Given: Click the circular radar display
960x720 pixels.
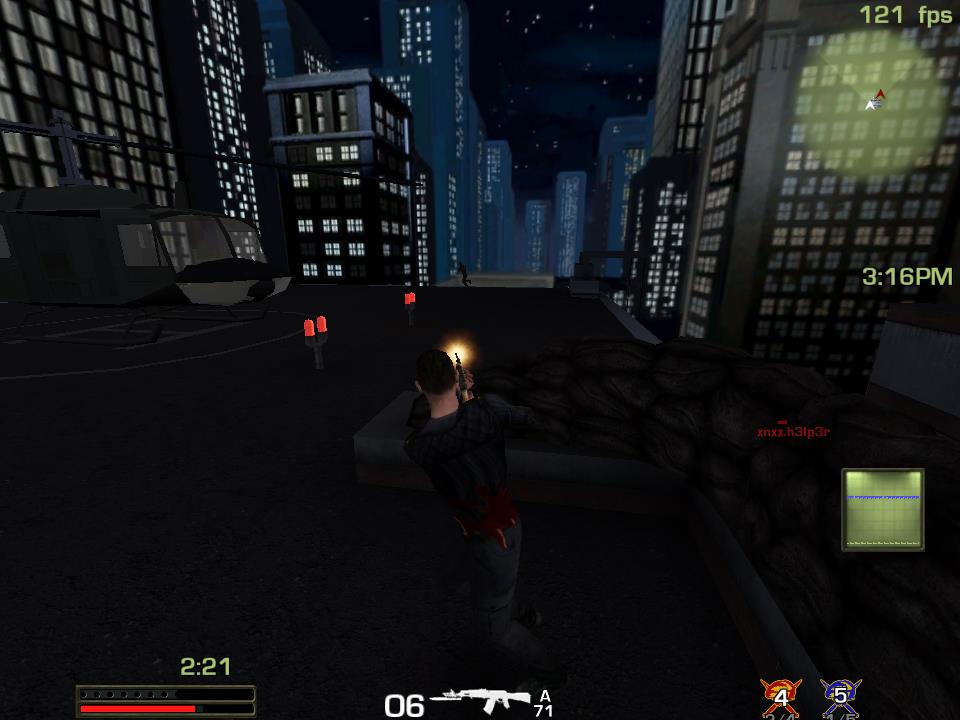Looking at the screenshot, I should (874, 98).
